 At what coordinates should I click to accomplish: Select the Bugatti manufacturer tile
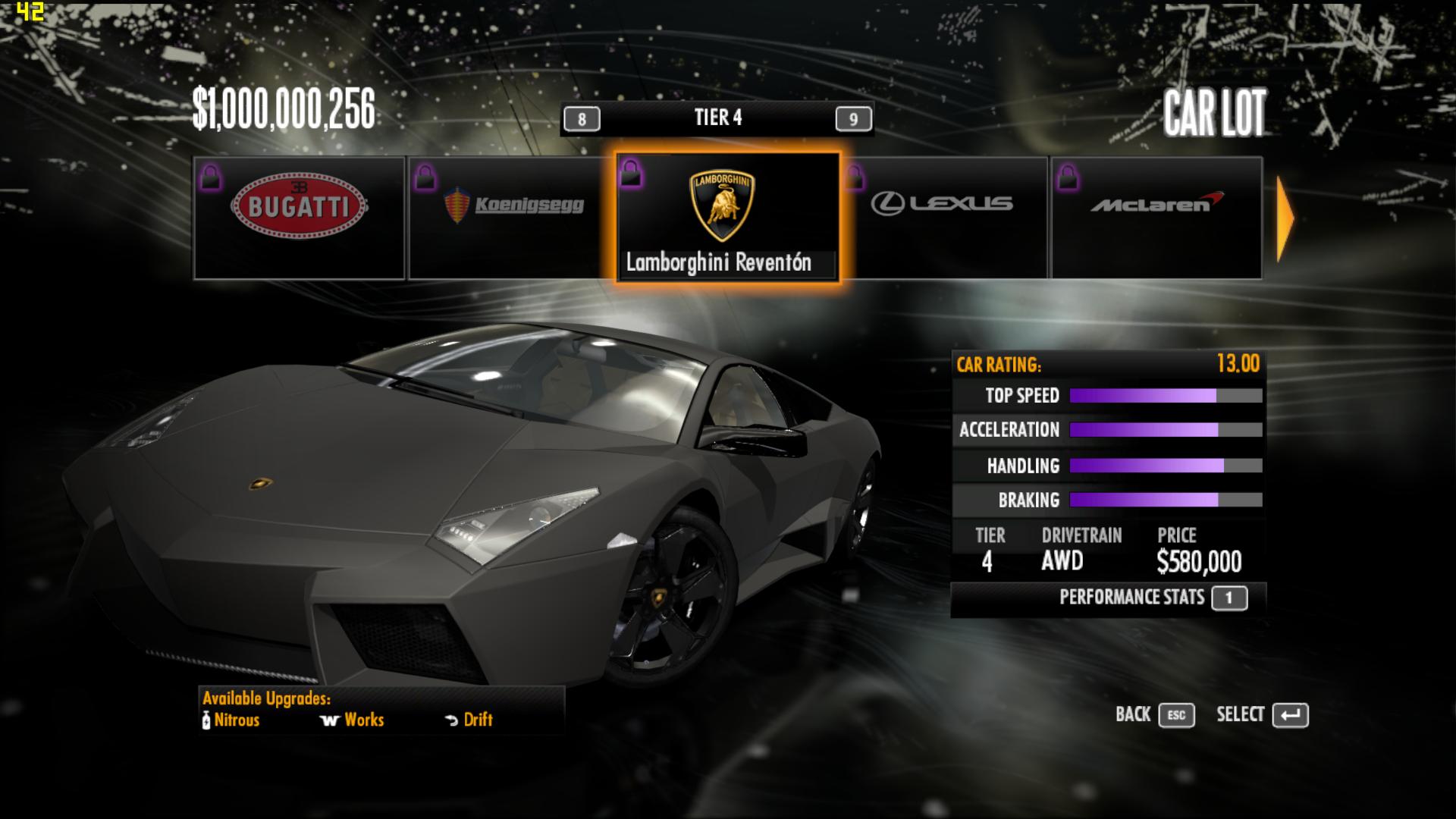point(300,218)
